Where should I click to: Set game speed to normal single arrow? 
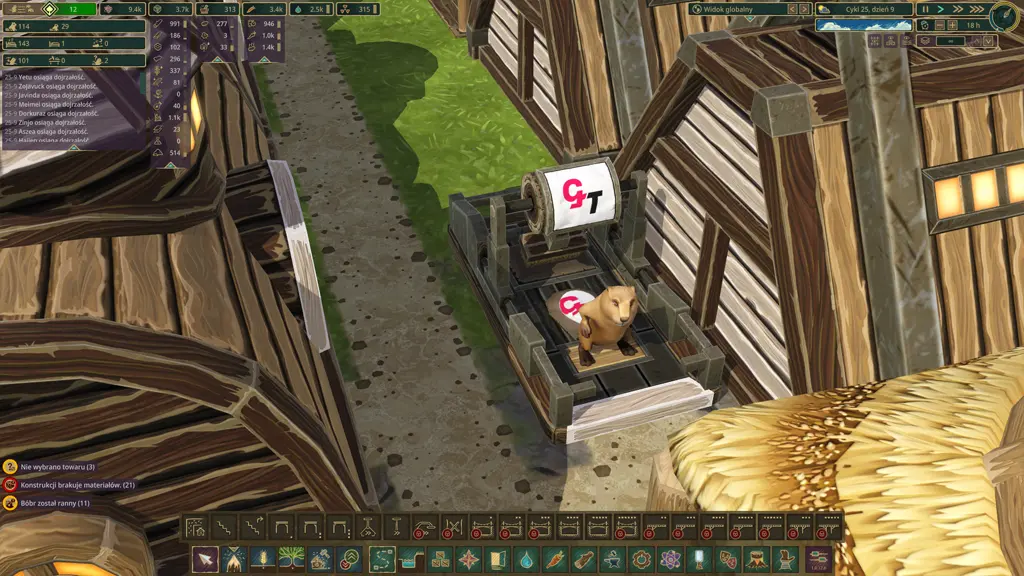(942, 9)
